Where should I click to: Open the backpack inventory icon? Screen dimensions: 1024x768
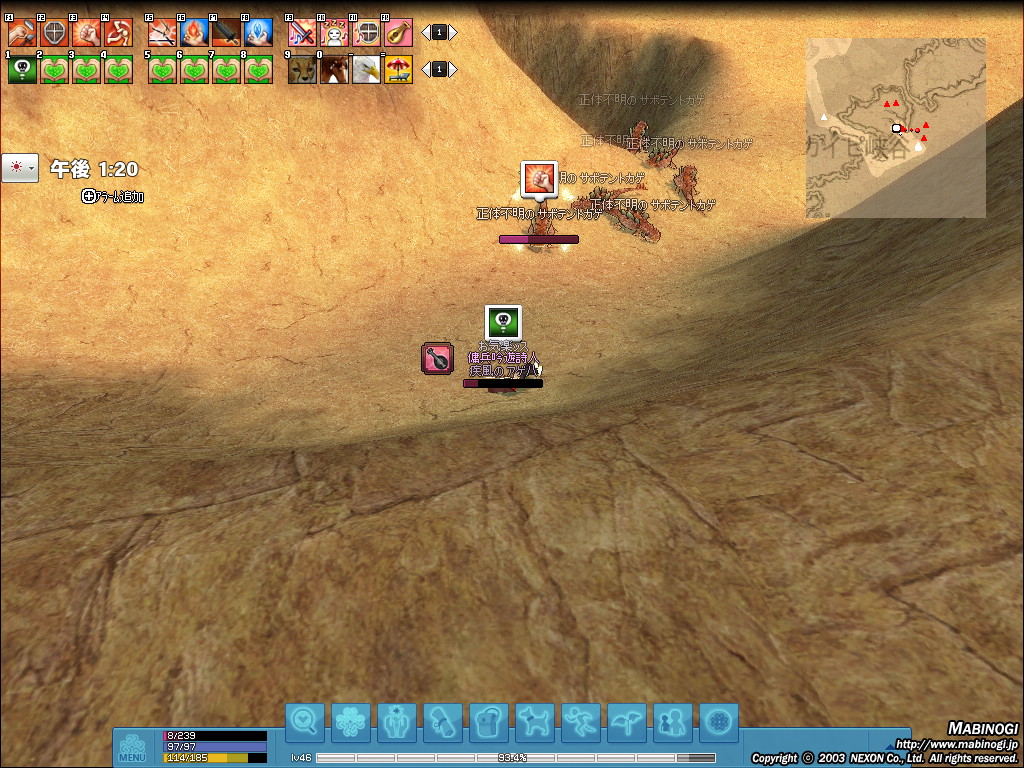tap(489, 722)
